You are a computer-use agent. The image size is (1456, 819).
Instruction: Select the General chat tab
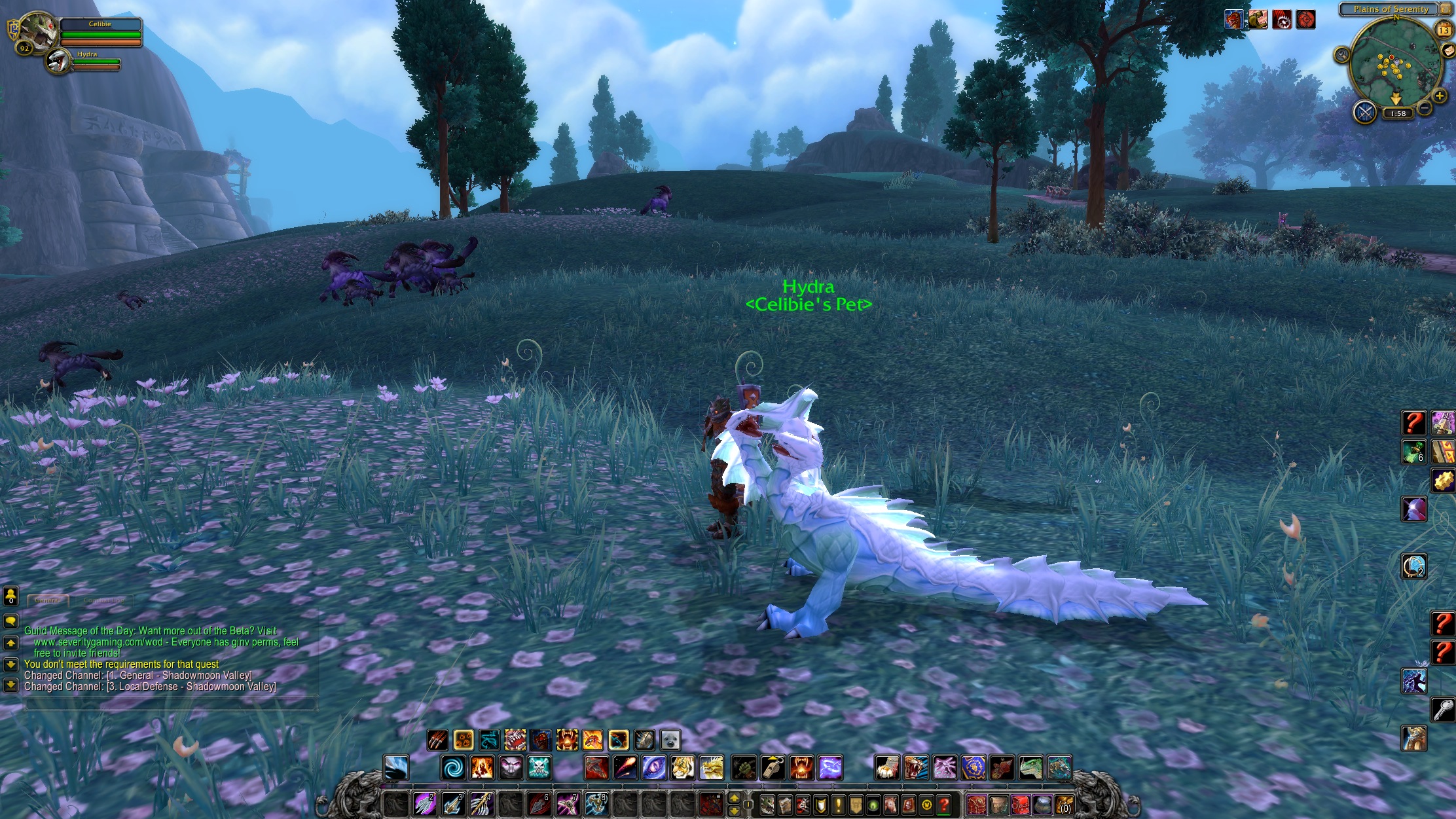(47, 600)
